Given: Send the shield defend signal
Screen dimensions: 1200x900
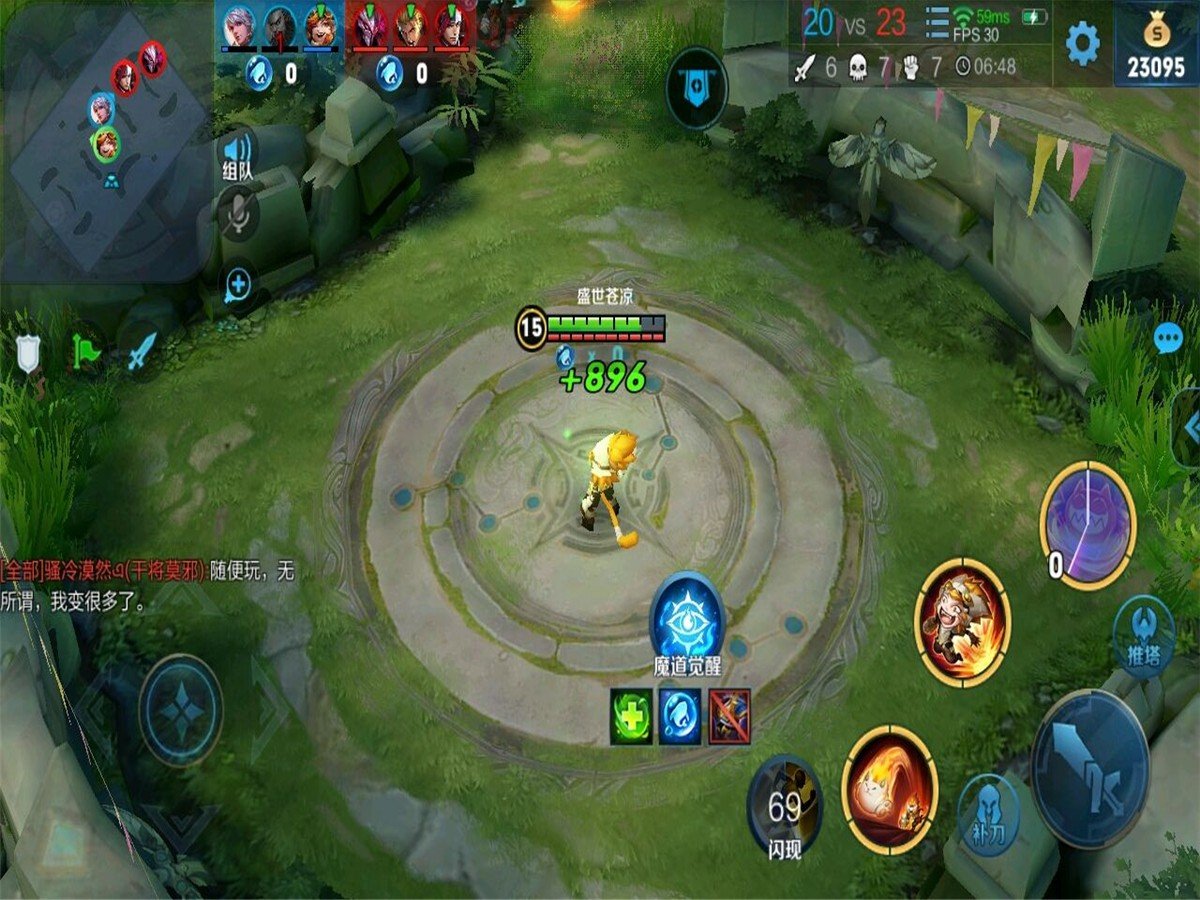Looking at the screenshot, I should pos(28,352).
